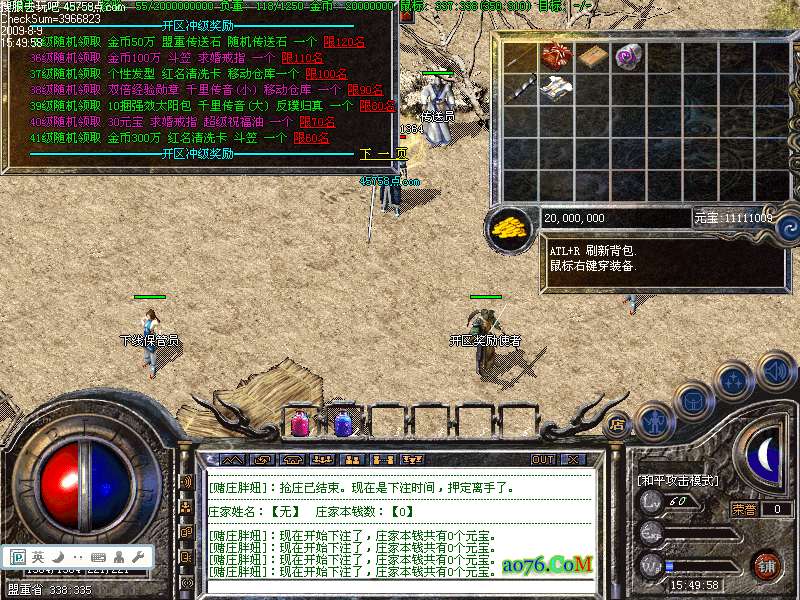The height and width of the screenshot is (600, 800).
Task: Use the blue potion in the belt
Action: click(342, 423)
